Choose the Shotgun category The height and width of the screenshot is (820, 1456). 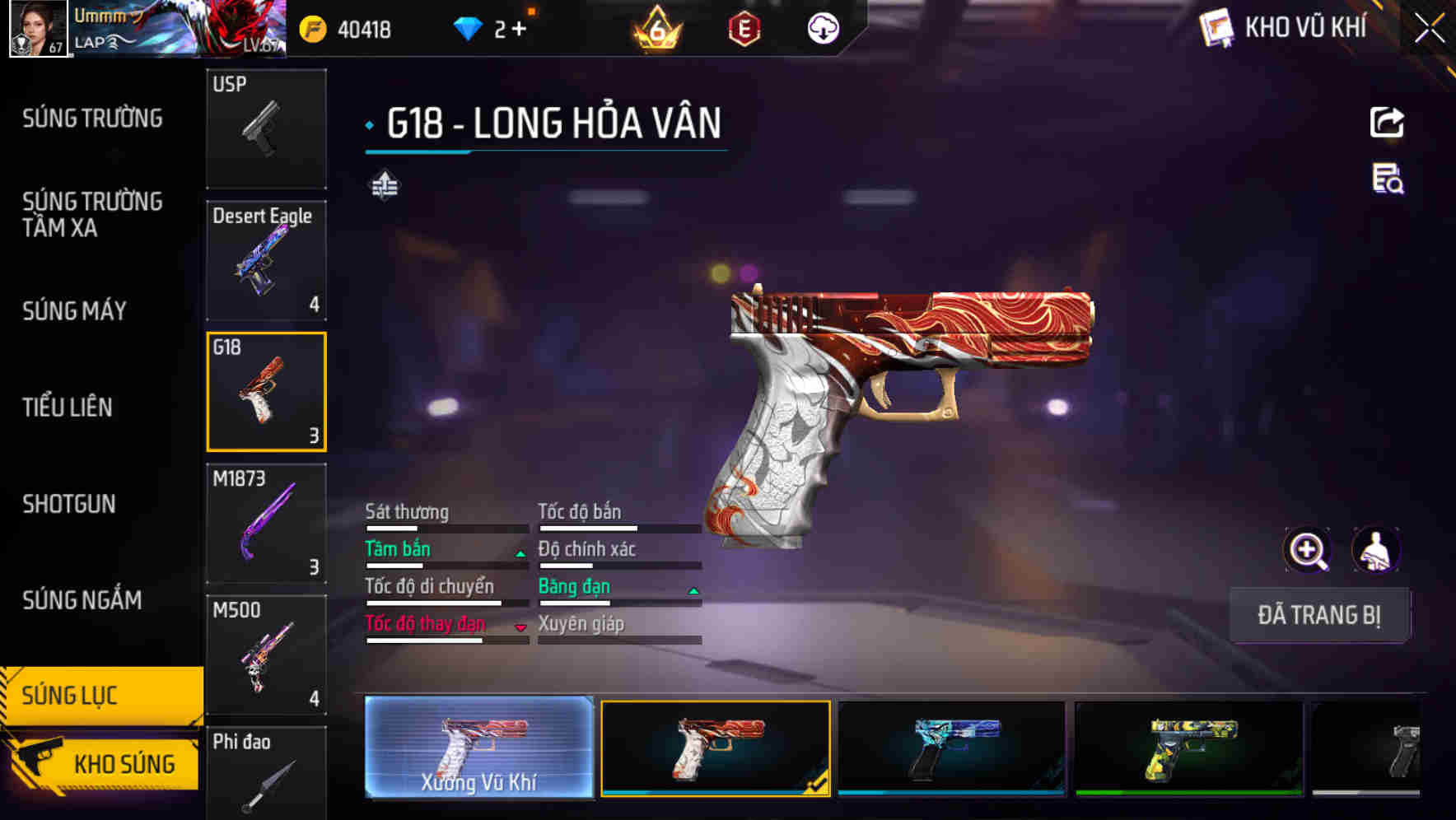pos(69,504)
